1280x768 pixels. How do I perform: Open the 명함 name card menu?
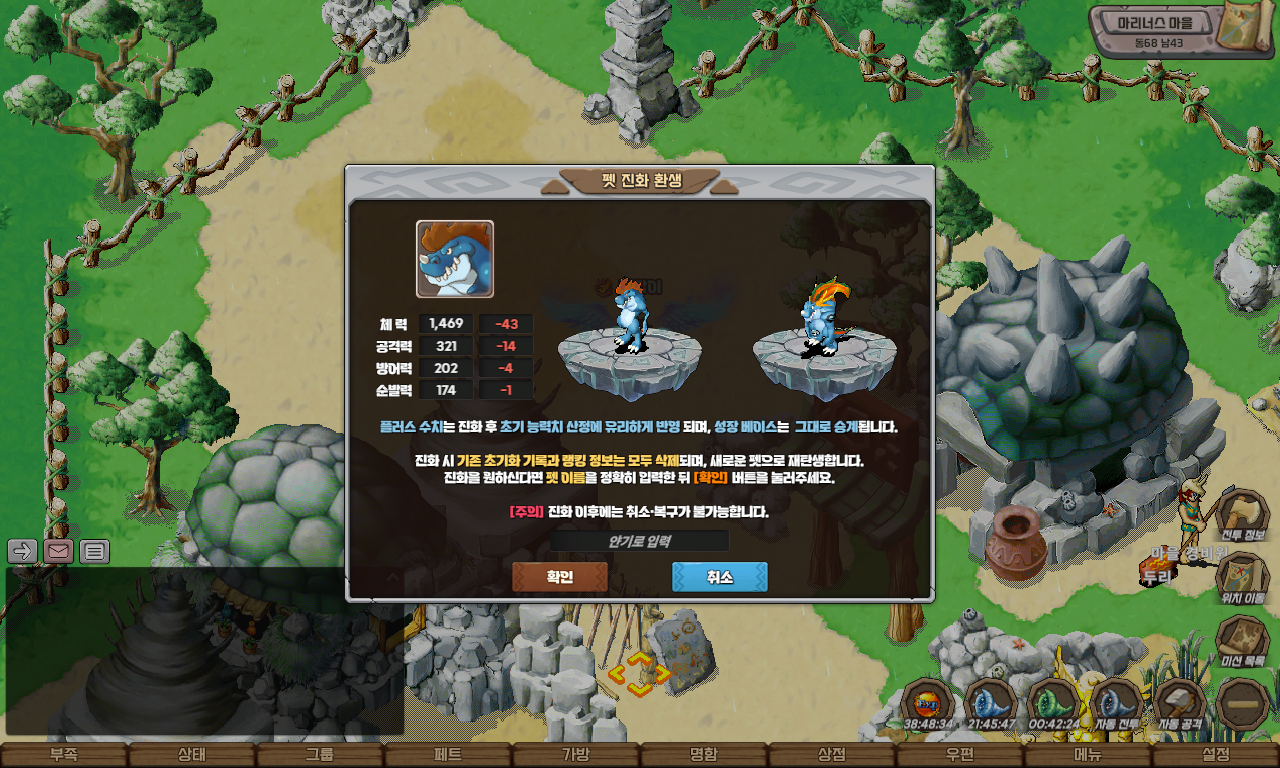tap(704, 755)
